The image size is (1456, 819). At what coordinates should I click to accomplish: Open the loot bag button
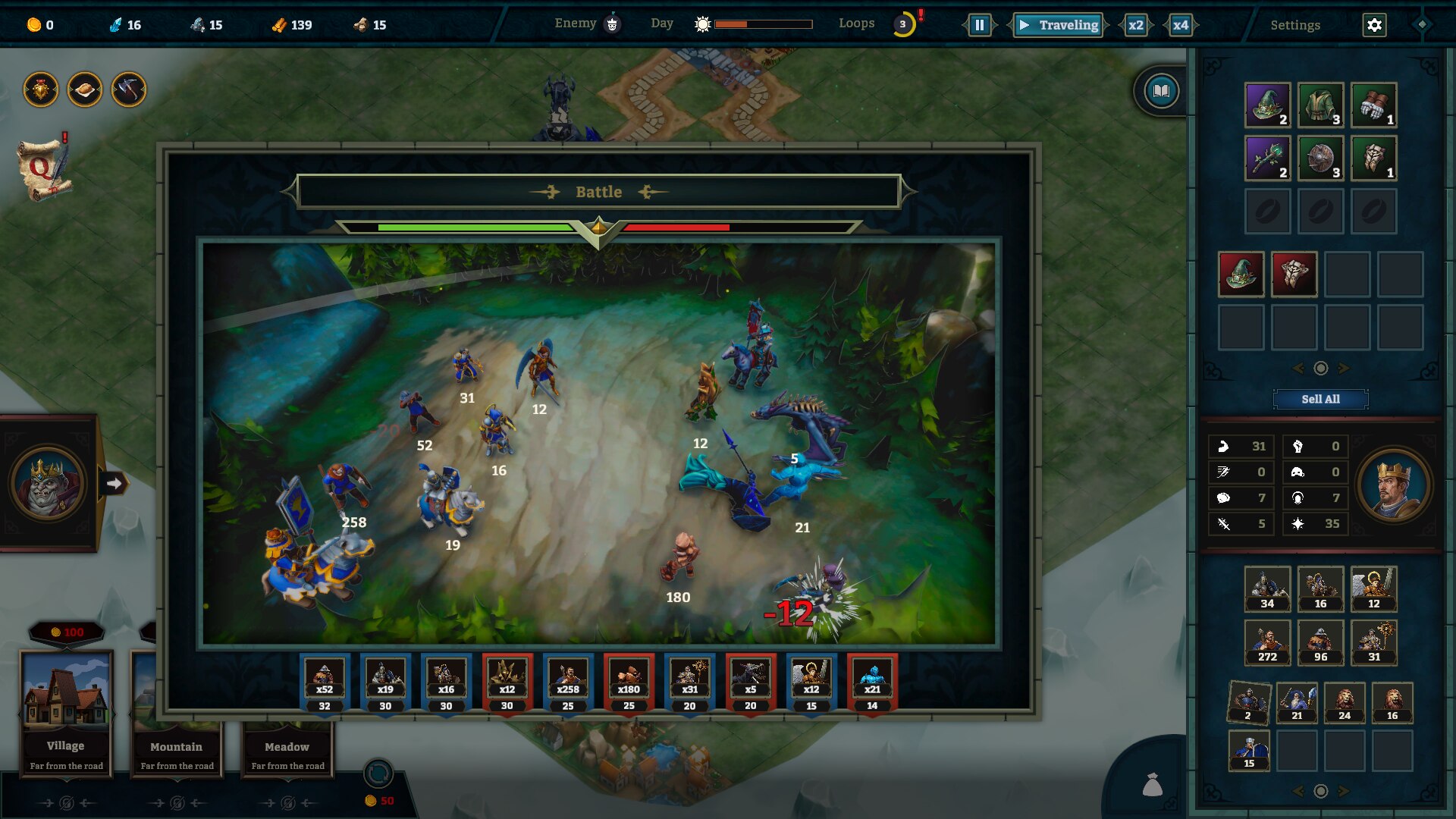point(1152,785)
